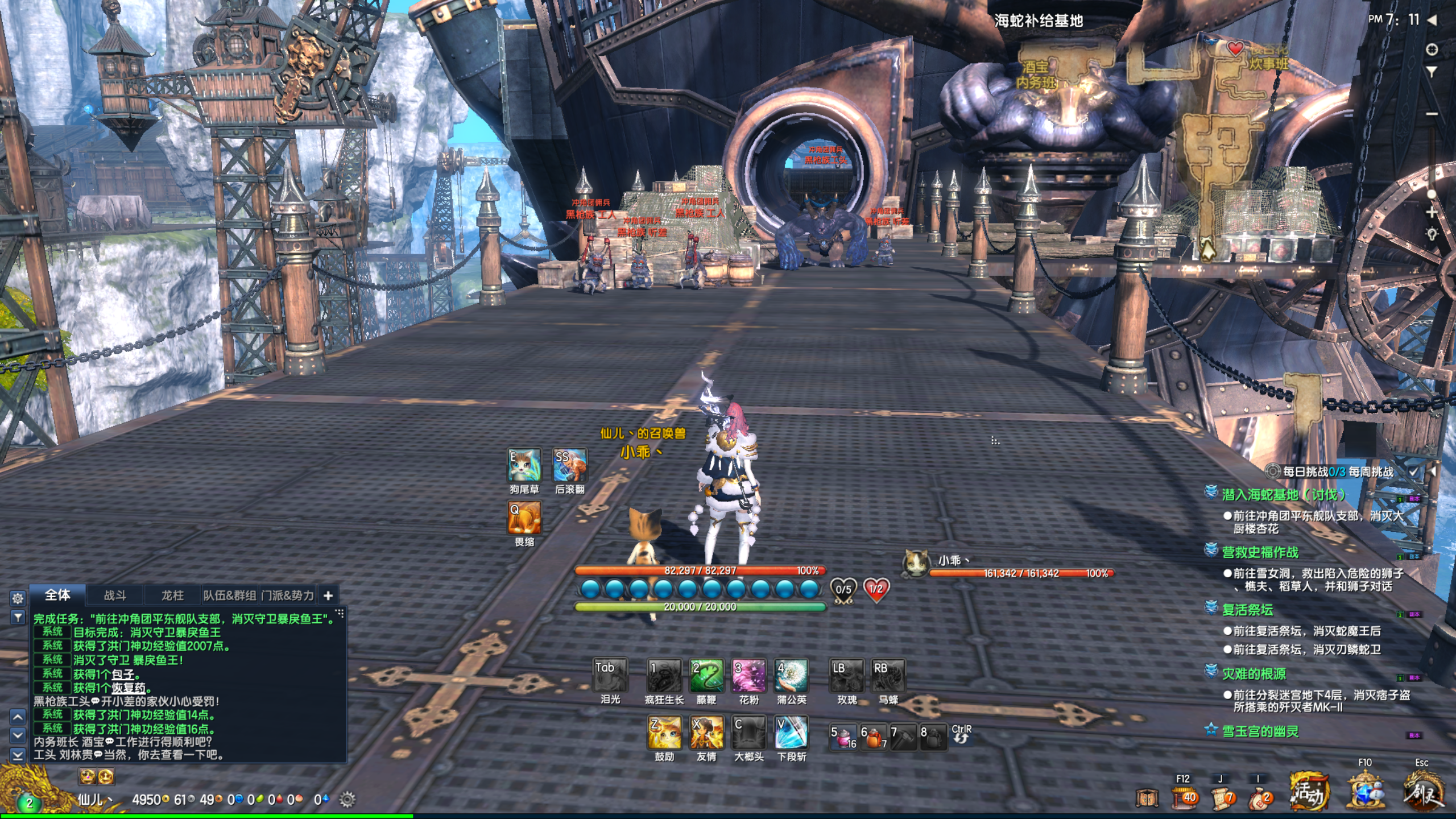Cast the 蒲公英 skill
This screenshot has width=1456, height=819.
tap(791, 676)
